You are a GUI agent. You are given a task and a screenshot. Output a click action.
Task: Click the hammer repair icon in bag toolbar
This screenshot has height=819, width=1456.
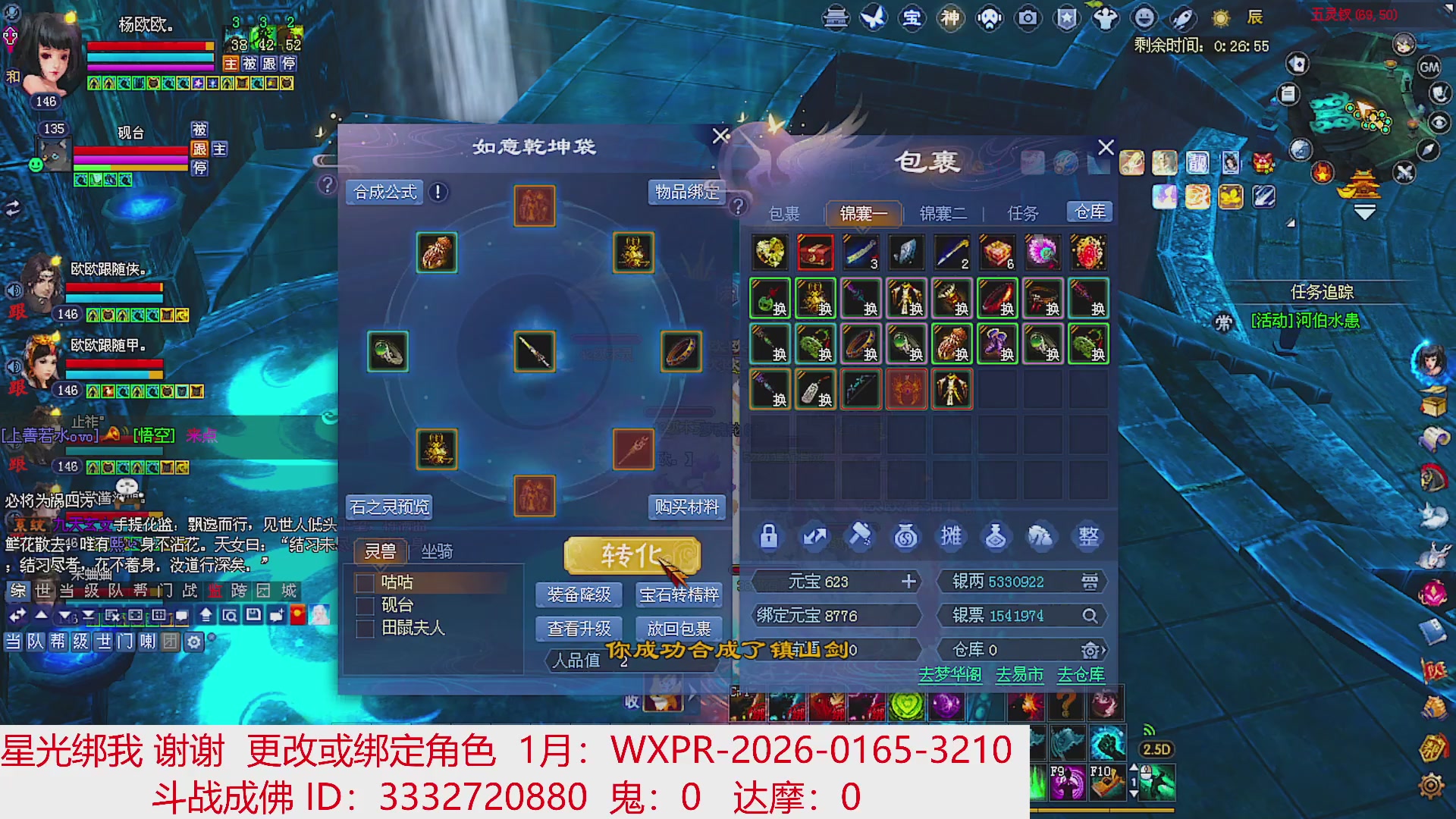pos(860,536)
